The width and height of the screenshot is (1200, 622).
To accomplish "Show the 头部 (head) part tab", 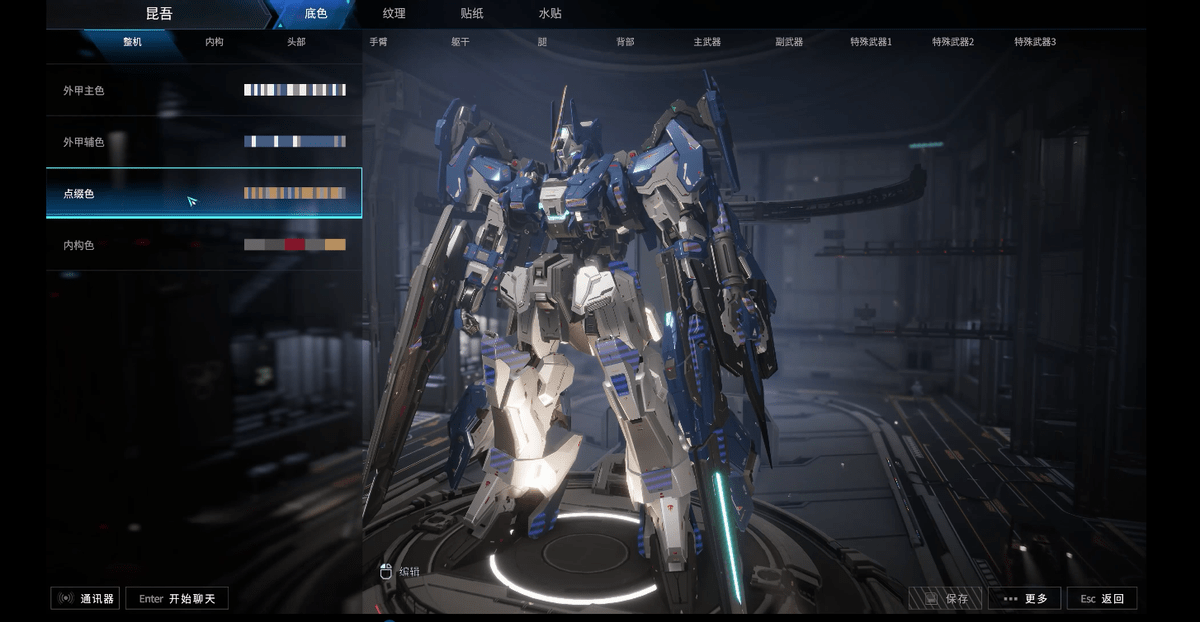I will (296, 42).
